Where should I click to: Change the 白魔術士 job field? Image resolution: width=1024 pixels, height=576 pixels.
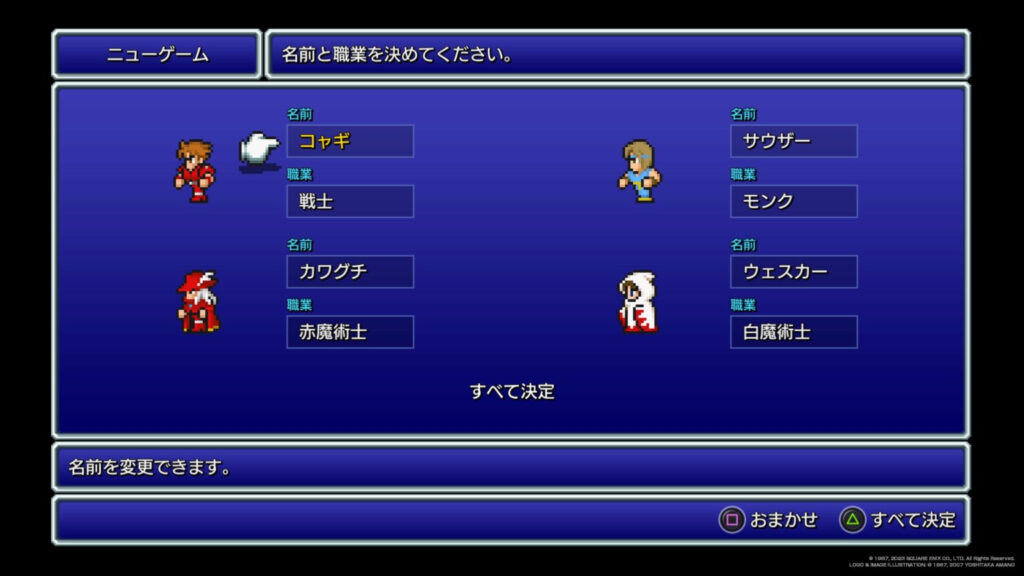click(x=793, y=332)
